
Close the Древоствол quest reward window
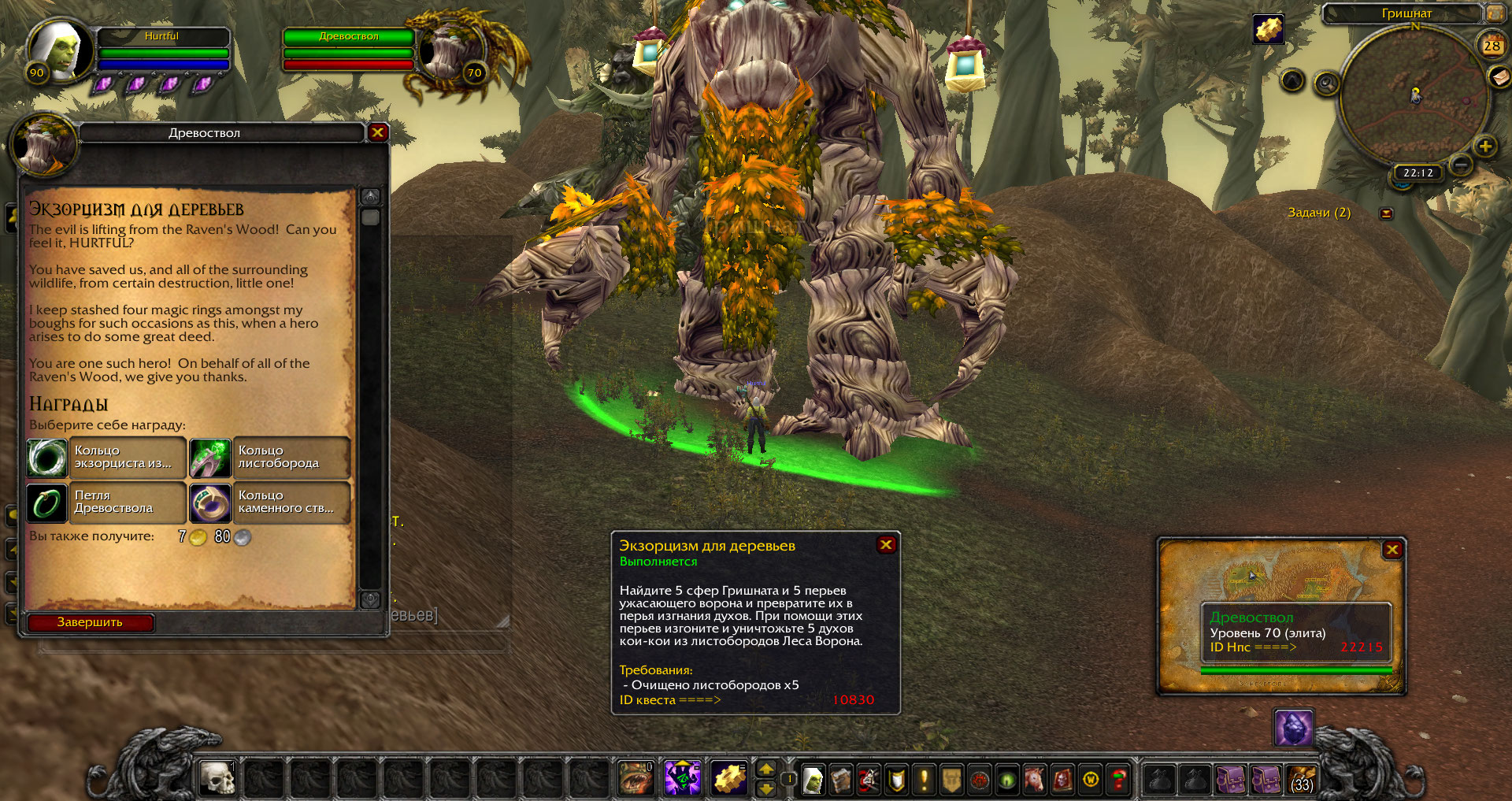(x=378, y=132)
